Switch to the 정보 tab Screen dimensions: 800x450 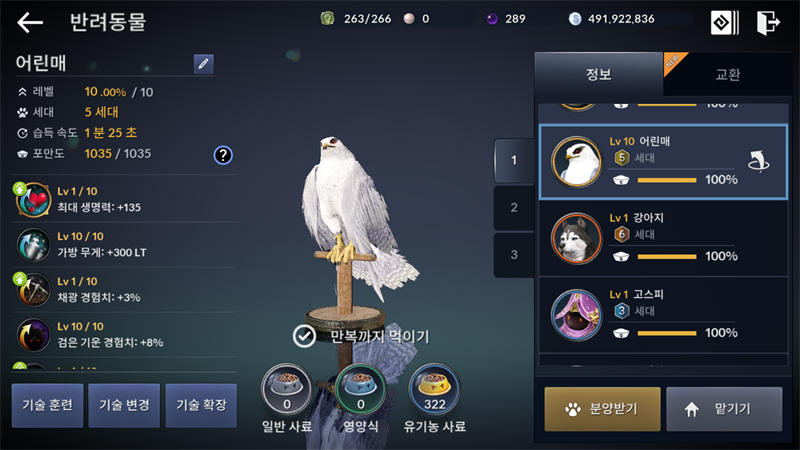pyautogui.click(x=598, y=75)
